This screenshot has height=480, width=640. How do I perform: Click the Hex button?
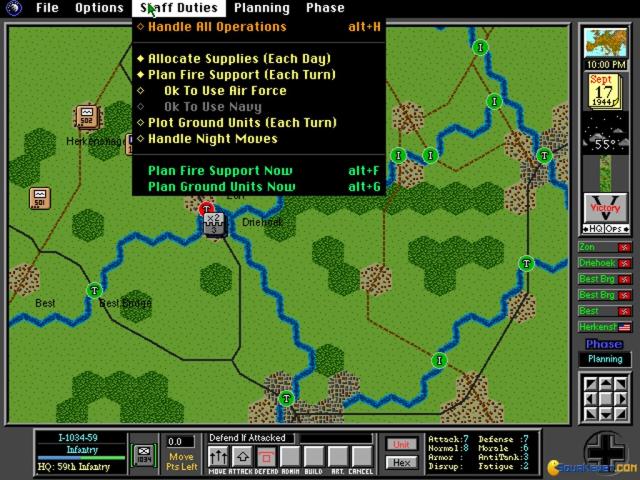pos(401,462)
